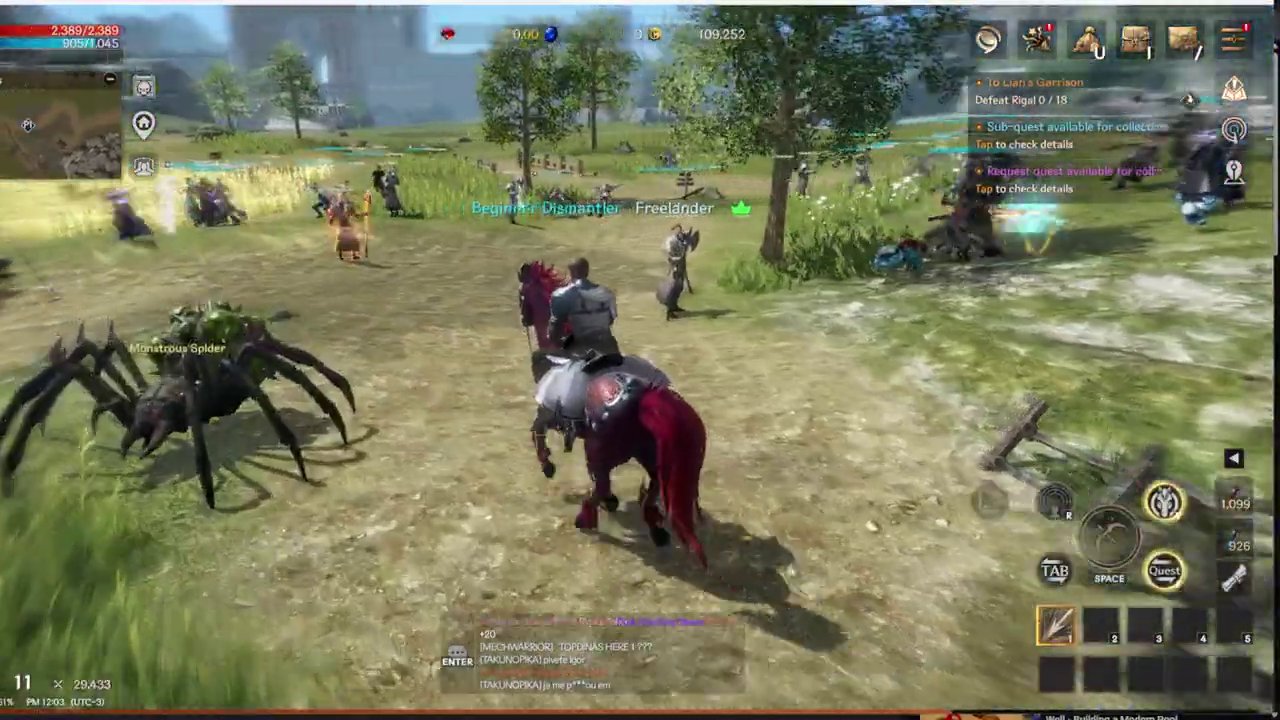Click the guild emblem icon on right edge
1280x720 pixels.
point(1234,90)
